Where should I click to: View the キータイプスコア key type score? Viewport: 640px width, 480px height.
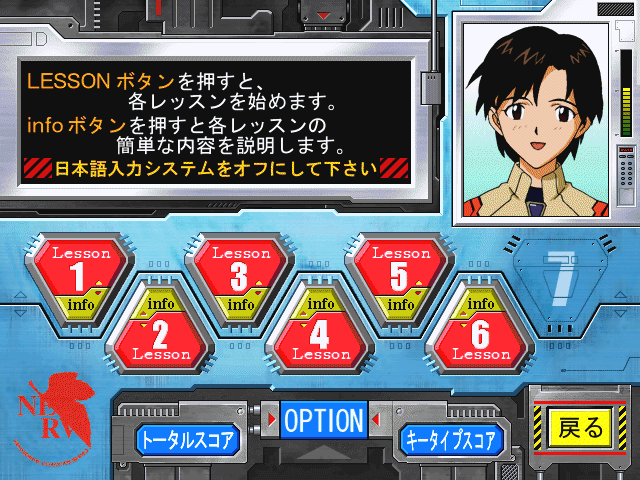[x=449, y=439]
